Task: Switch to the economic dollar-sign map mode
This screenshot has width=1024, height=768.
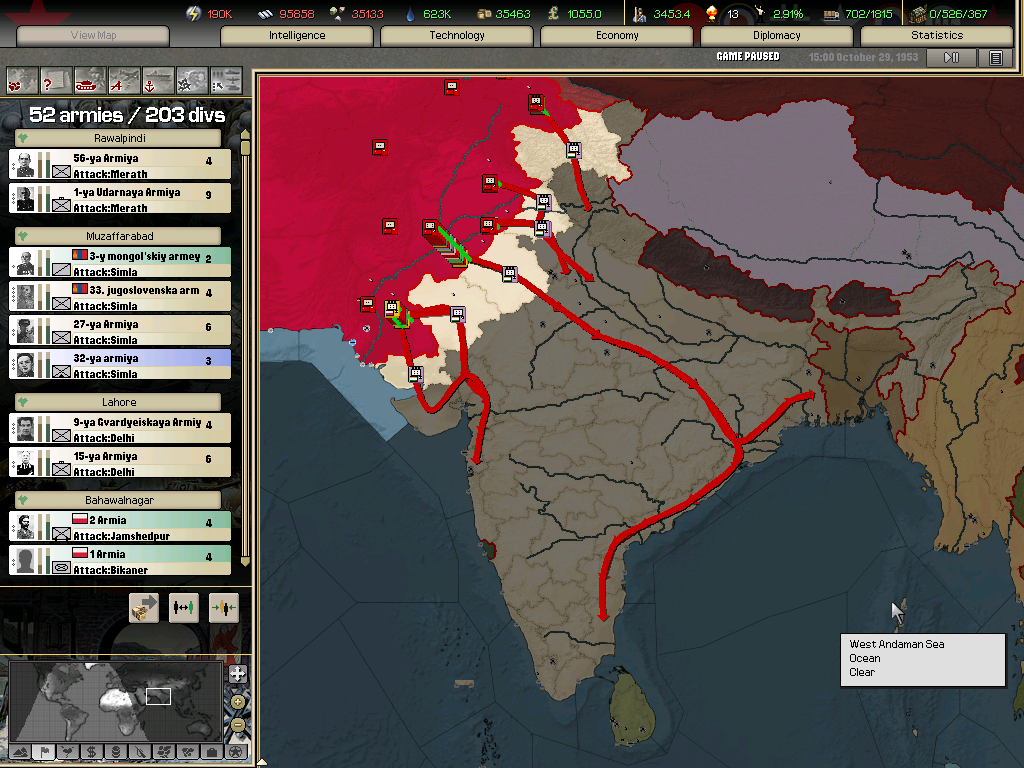Action: (x=91, y=751)
